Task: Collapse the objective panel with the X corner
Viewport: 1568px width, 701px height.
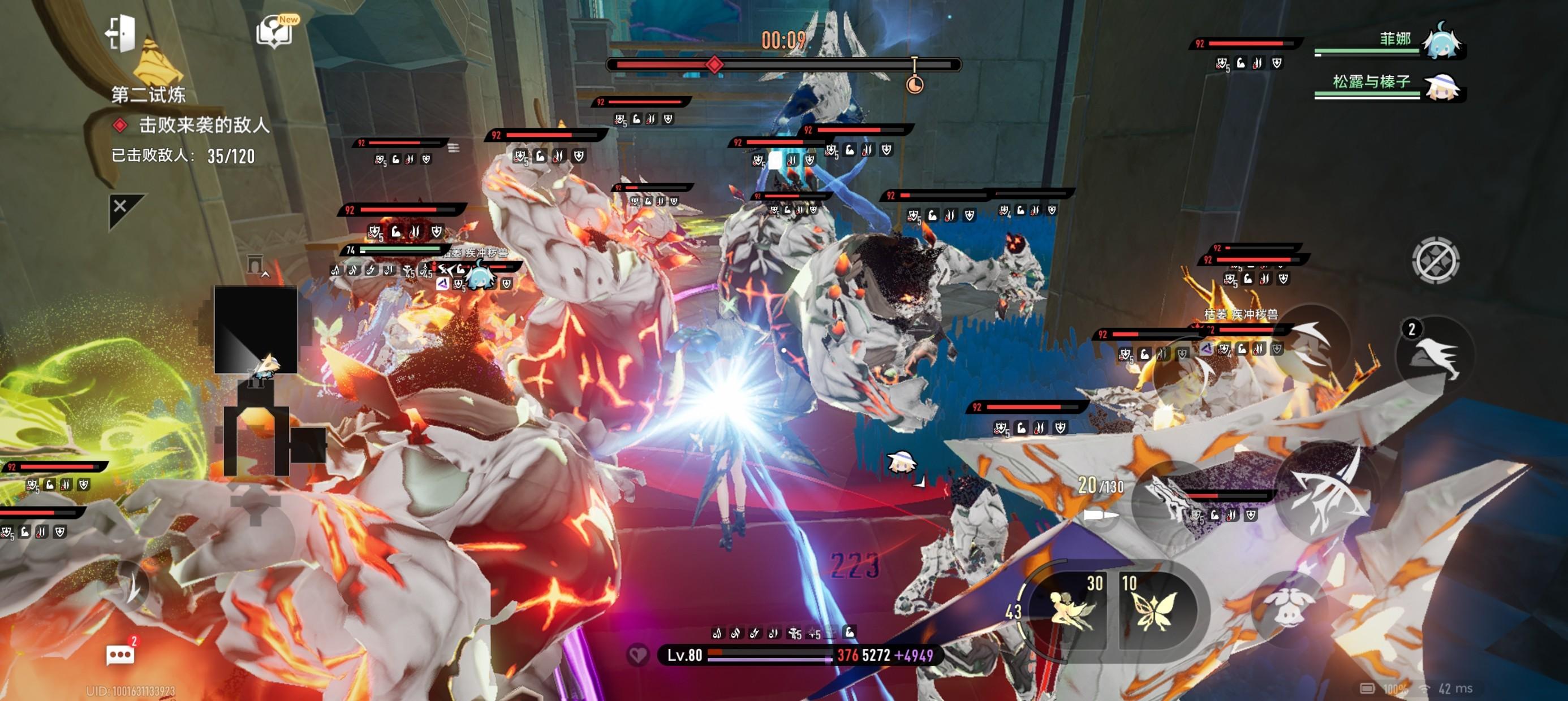Action: (121, 207)
